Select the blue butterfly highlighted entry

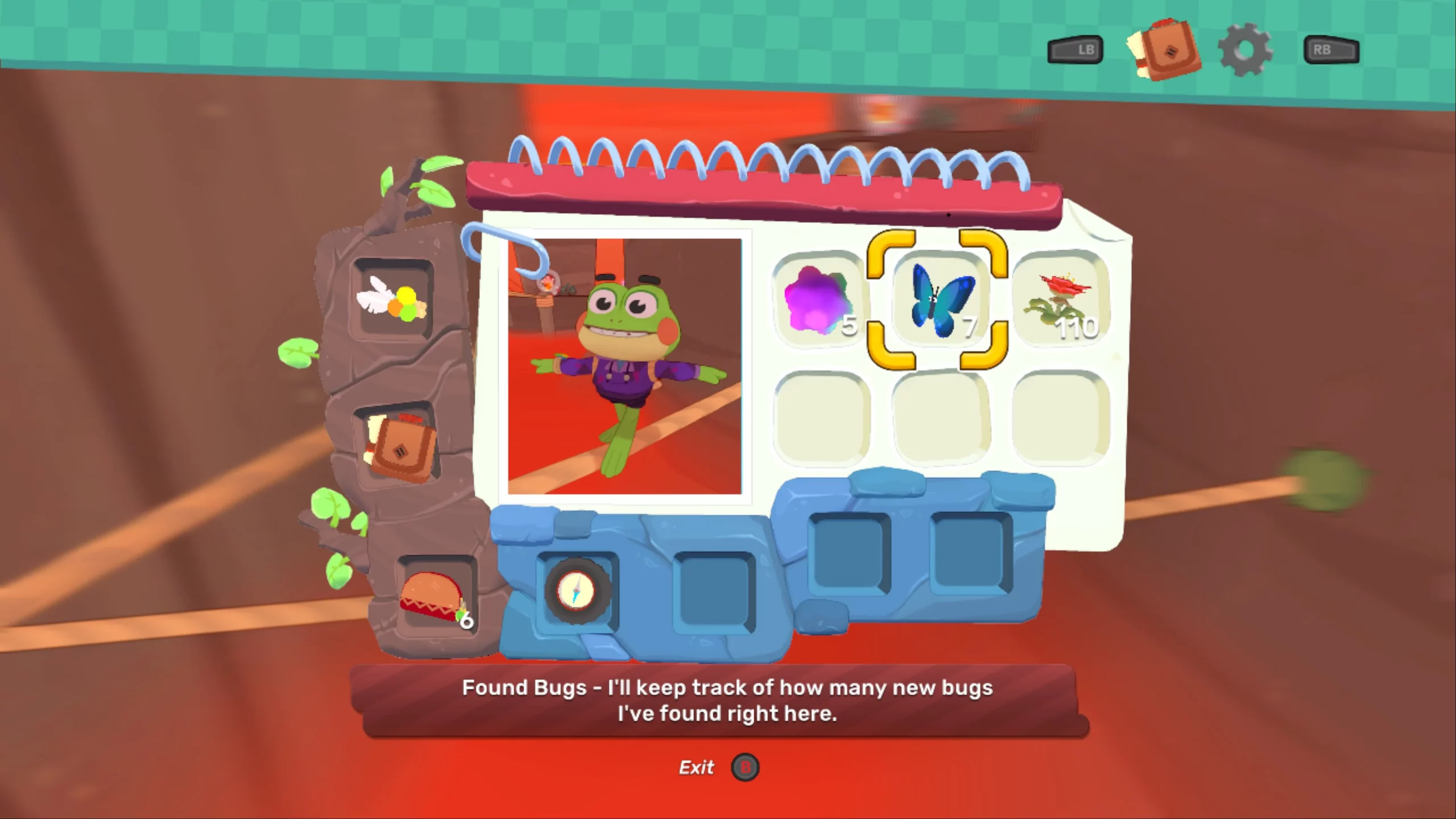(x=938, y=301)
